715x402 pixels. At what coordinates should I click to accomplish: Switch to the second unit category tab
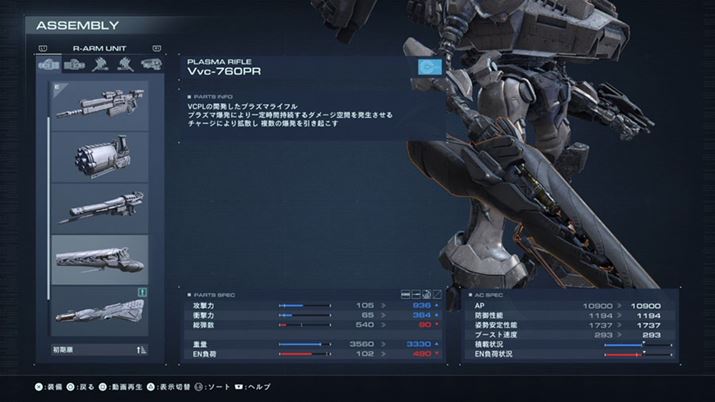75,65
